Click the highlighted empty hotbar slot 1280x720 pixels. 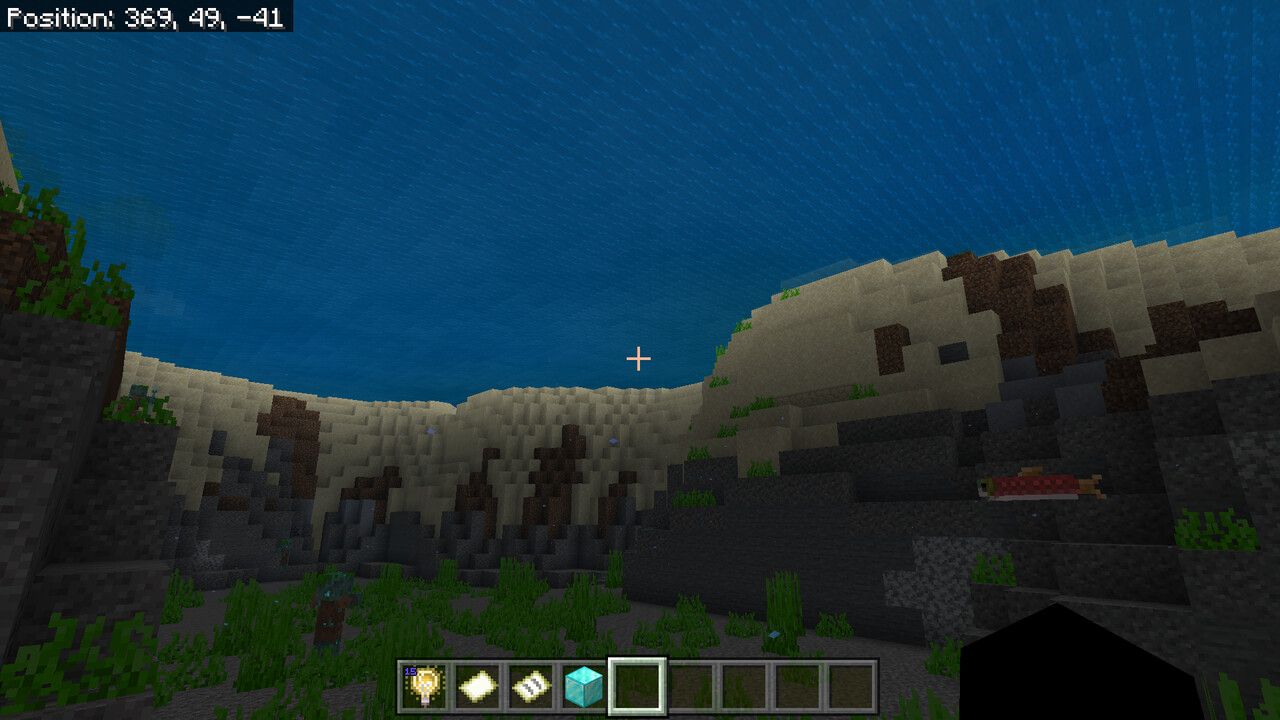637,686
